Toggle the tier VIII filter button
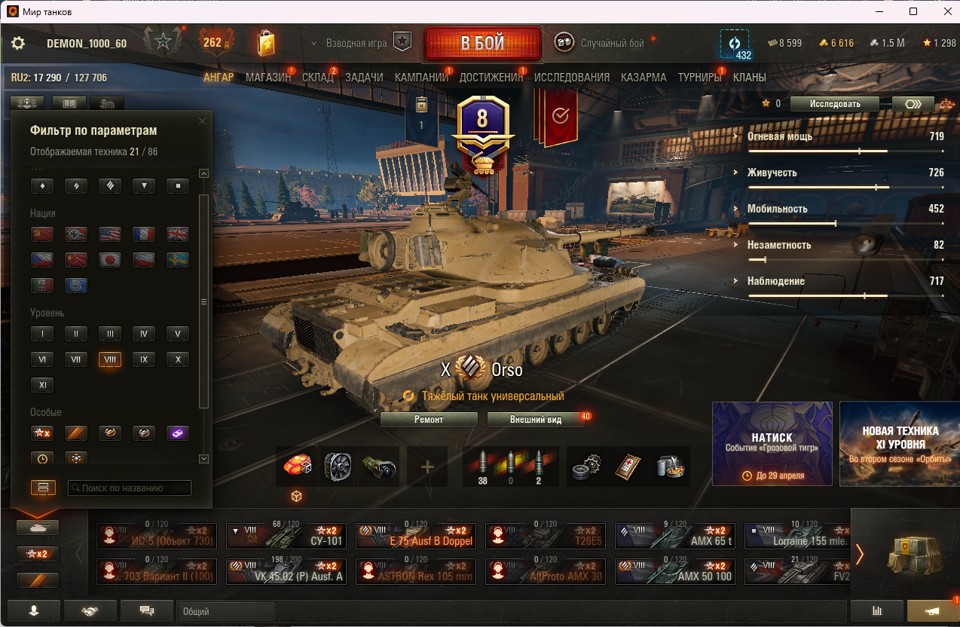 pyautogui.click(x=110, y=359)
